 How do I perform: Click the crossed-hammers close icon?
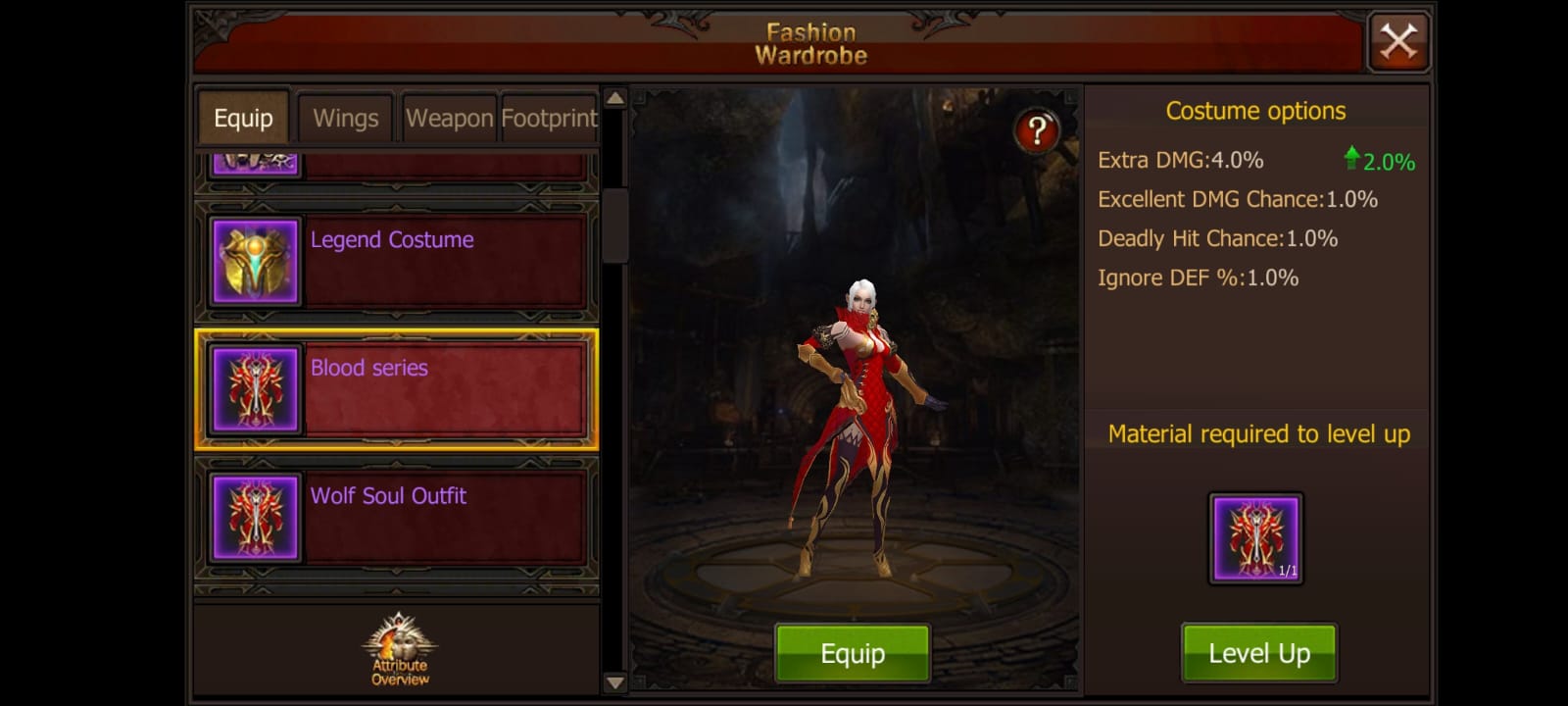click(1398, 42)
